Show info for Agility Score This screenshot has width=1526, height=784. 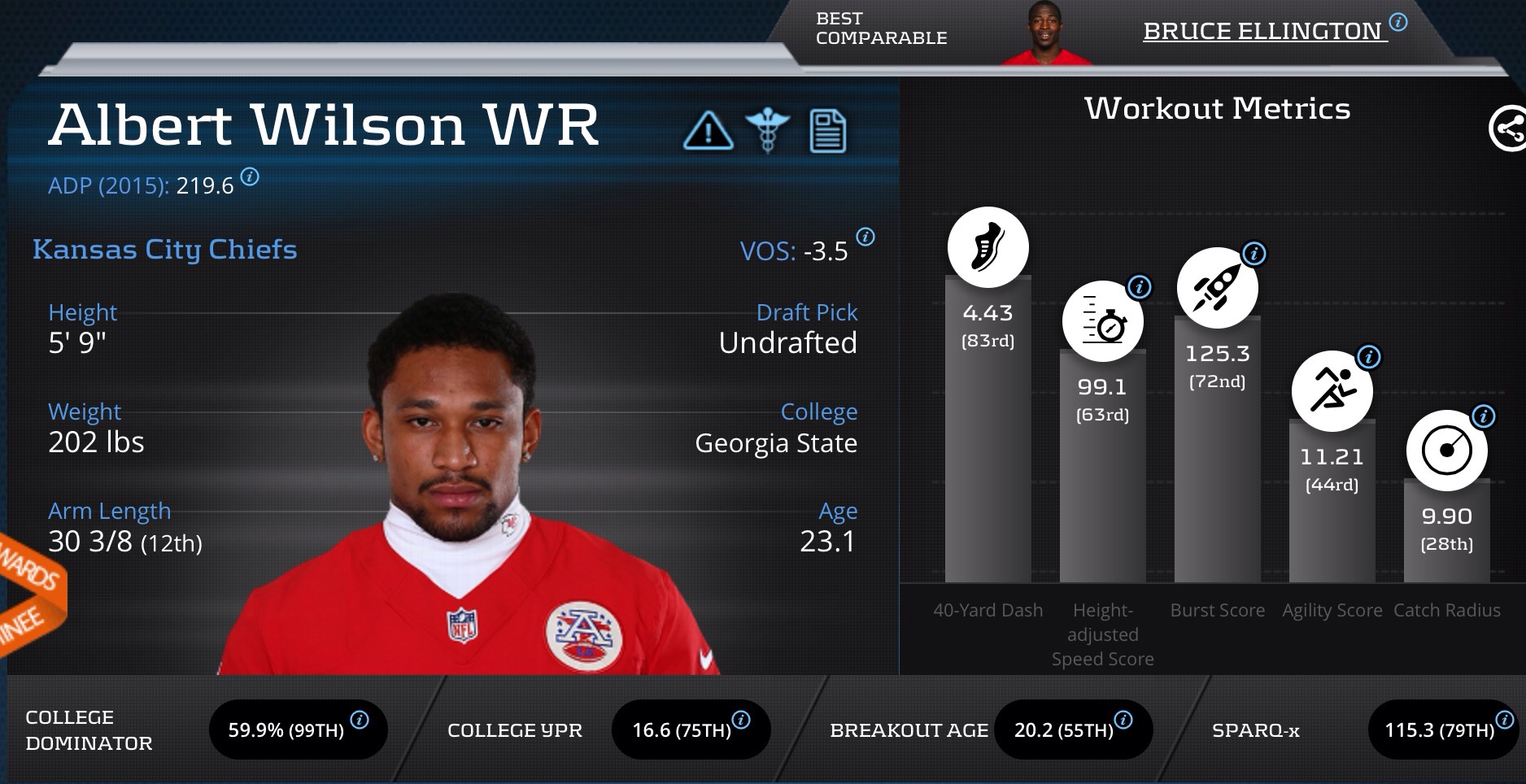point(1369,356)
